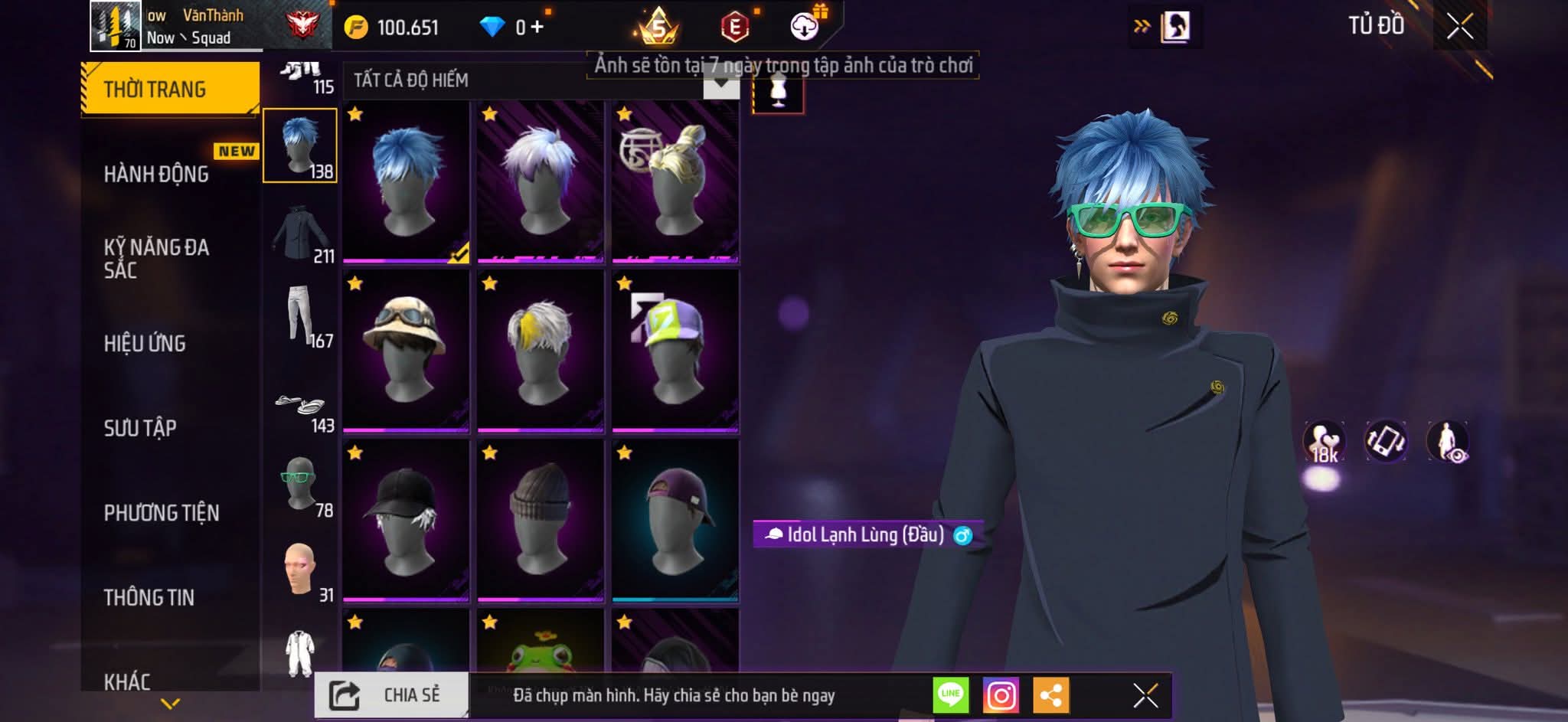Show the Thông Tin tab
Image resolution: width=1568 pixels, height=722 pixels.
(x=149, y=597)
